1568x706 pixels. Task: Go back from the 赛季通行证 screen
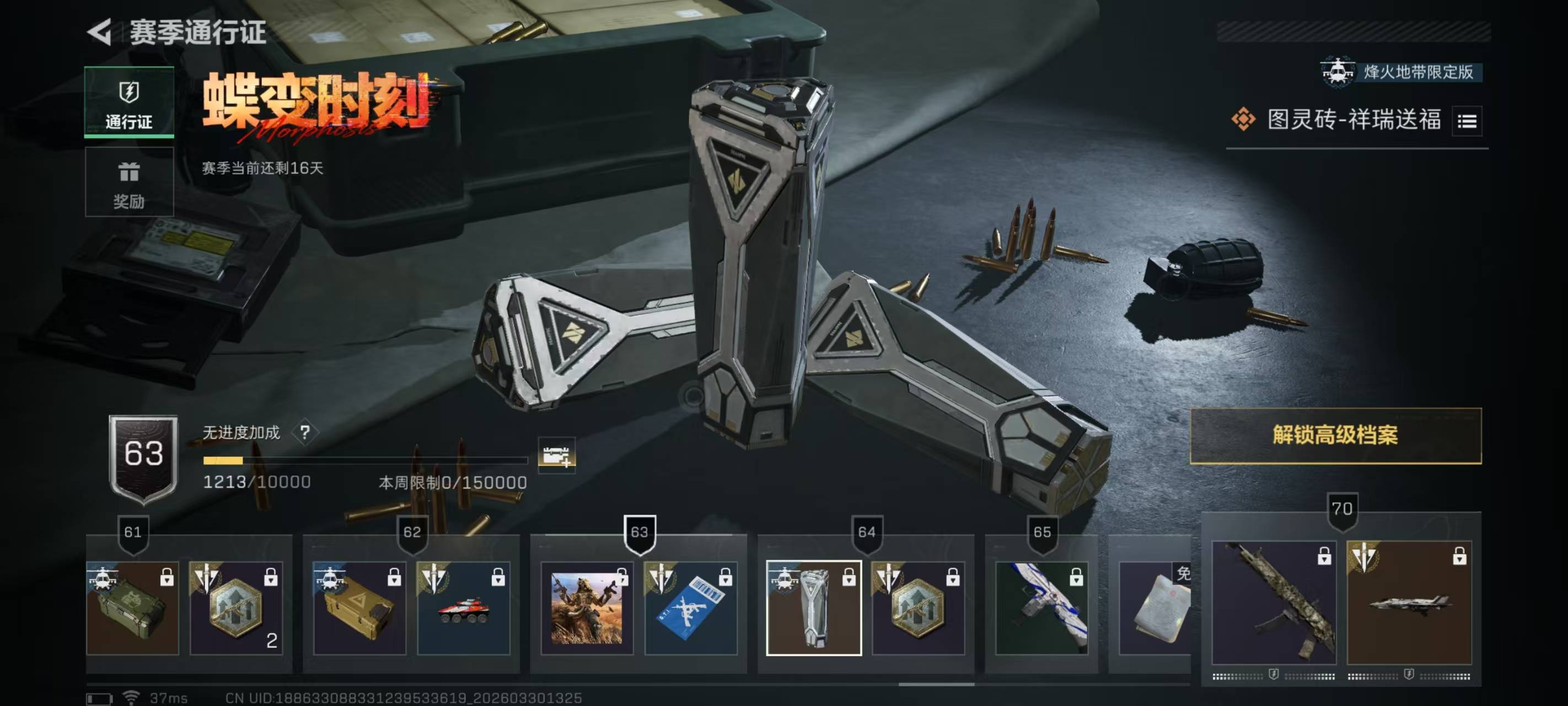(x=100, y=31)
